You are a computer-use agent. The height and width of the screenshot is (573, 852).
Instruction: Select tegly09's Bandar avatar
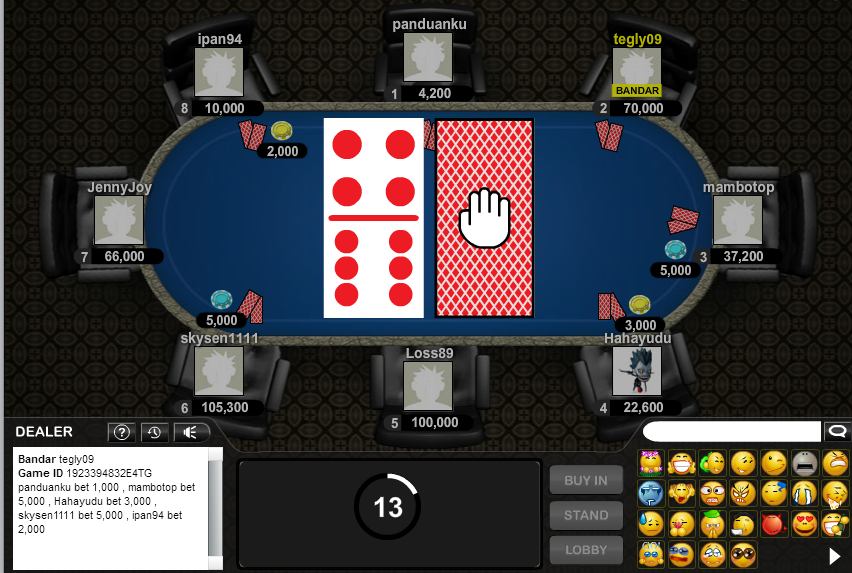(x=636, y=70)
